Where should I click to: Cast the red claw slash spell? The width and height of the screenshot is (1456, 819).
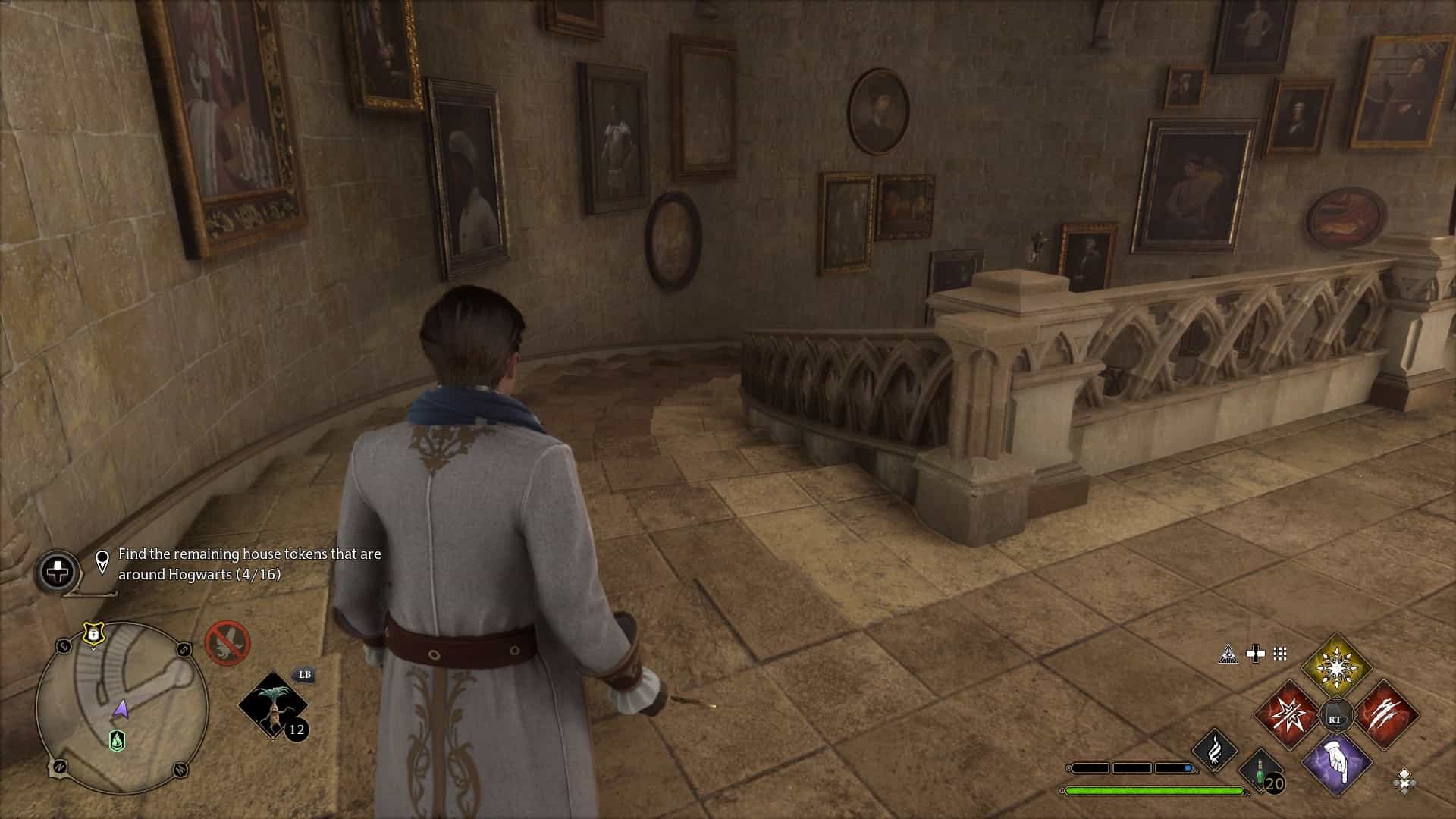coord(1386,716)
